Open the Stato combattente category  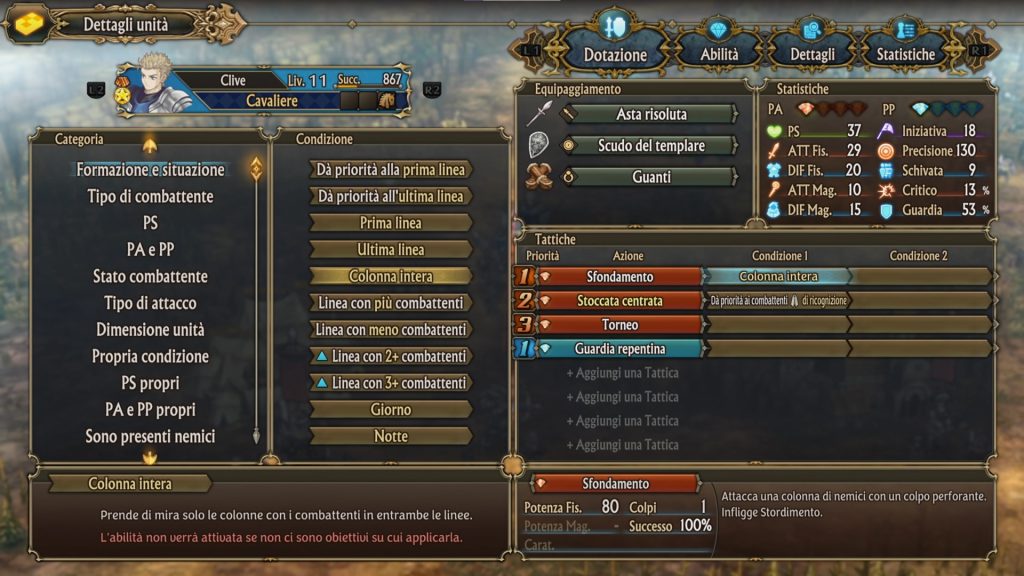pyautogui.click(x=150, y=276)
